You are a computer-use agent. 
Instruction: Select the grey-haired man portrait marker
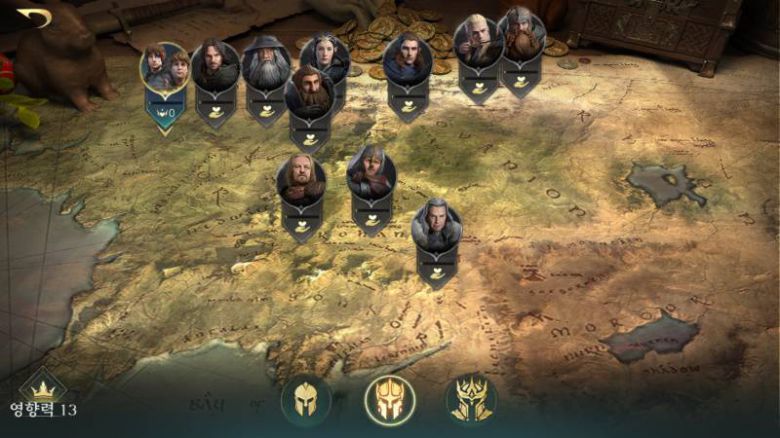[x=437, y=224]
